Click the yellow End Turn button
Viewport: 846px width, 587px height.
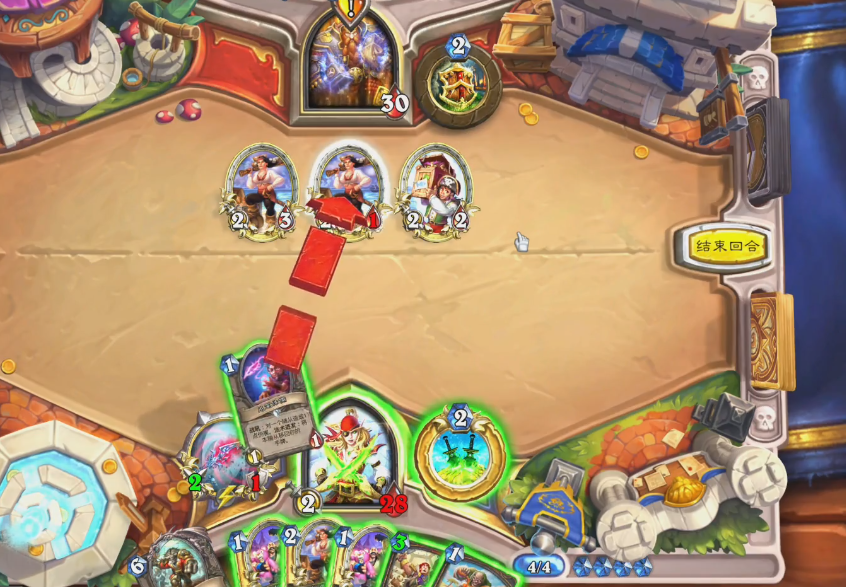(728, 246)
